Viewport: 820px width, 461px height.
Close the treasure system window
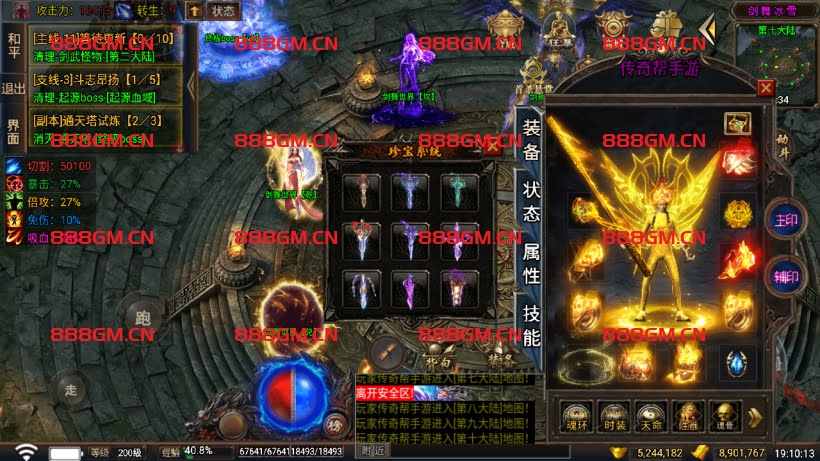point(492,146)
